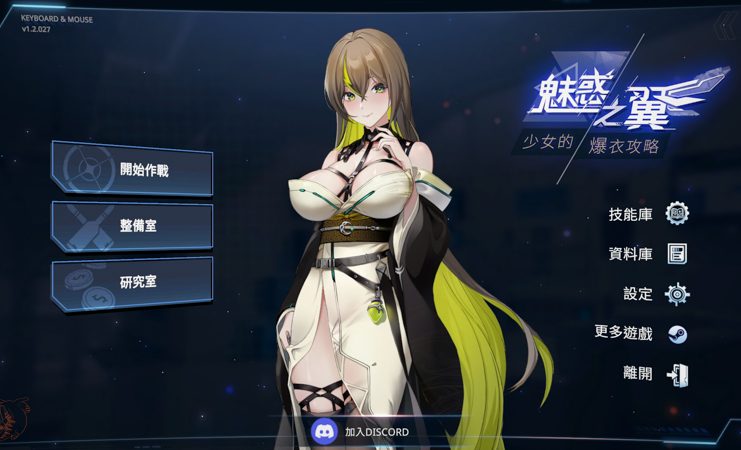The image size is (741, 450).
Task: Open the 整備室 equipment room
Action: coord(132,226)
